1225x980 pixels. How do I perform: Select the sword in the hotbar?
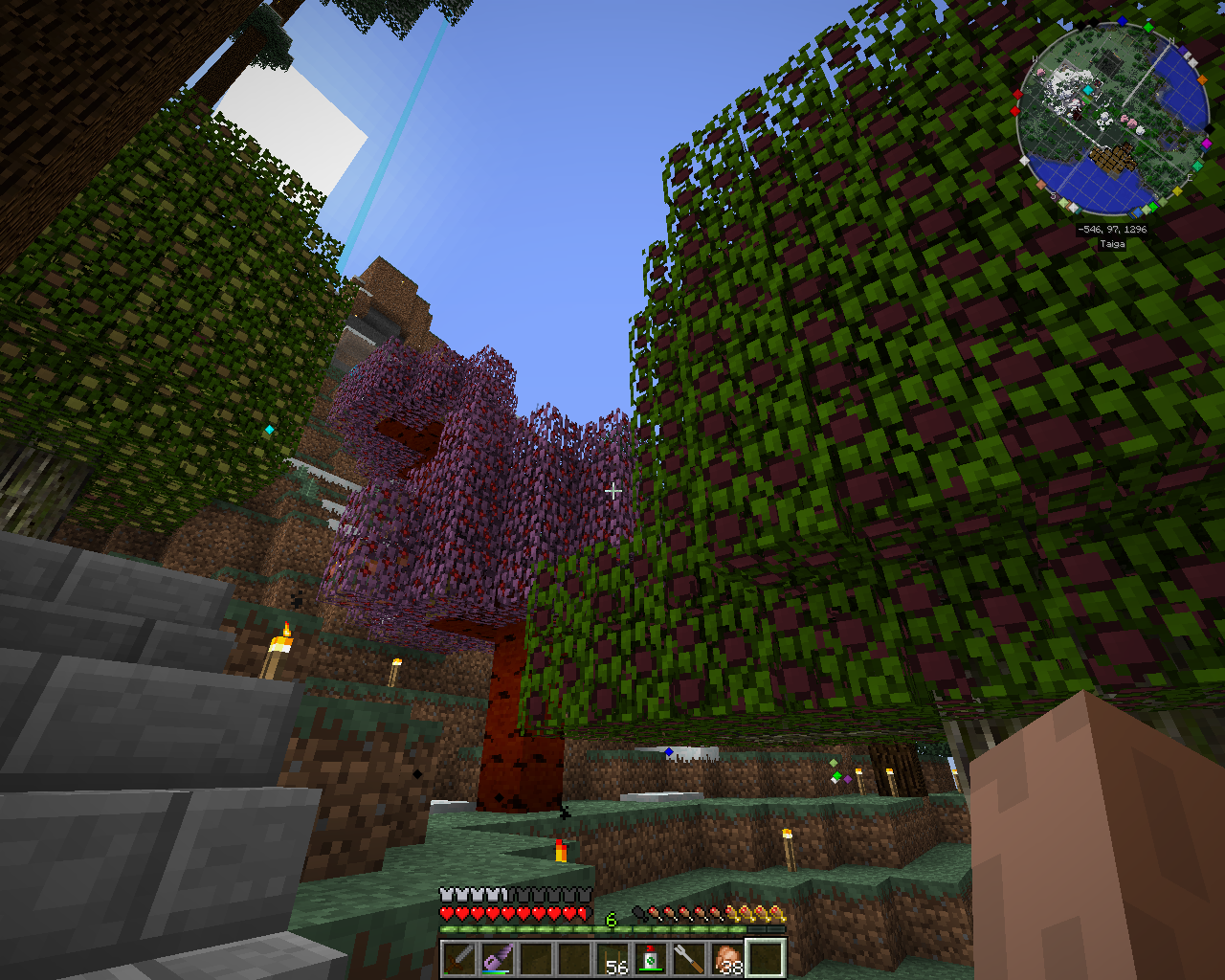click(x=459, y=958)
